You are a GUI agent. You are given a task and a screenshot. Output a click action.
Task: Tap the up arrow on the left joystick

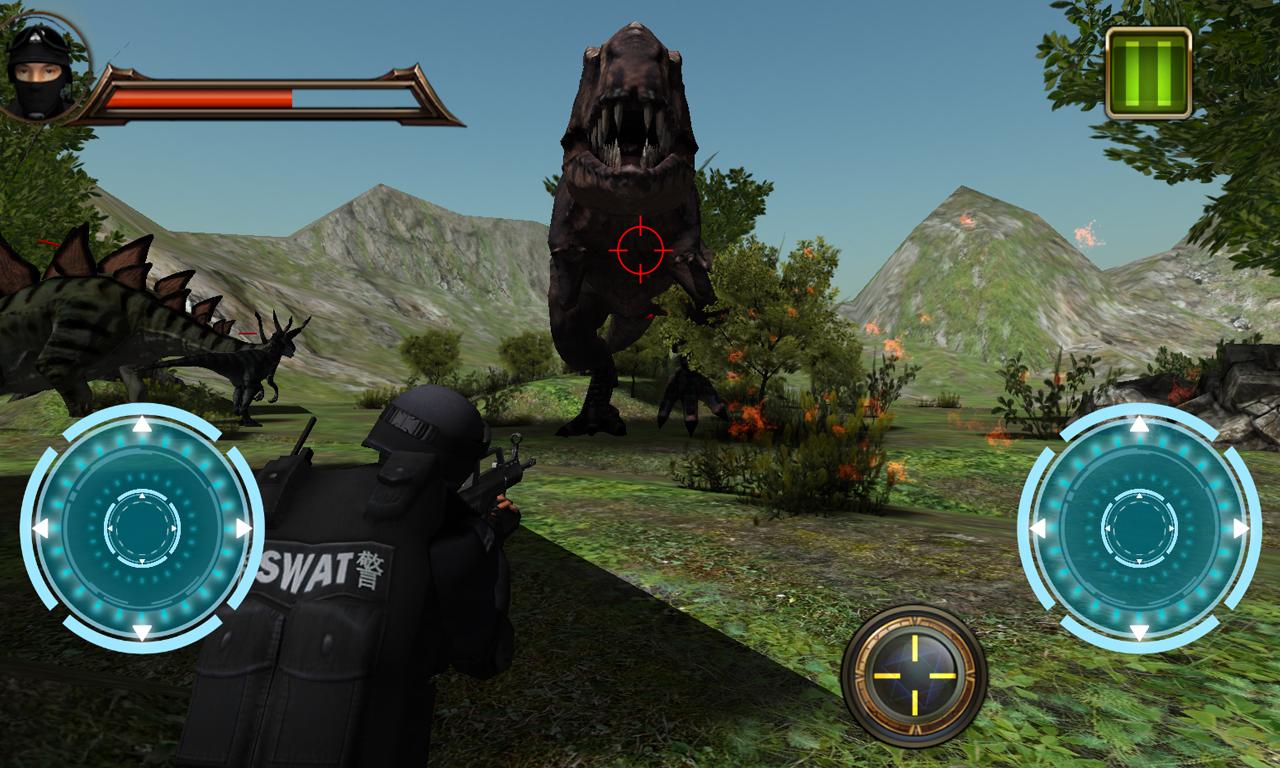click(142, 426)
